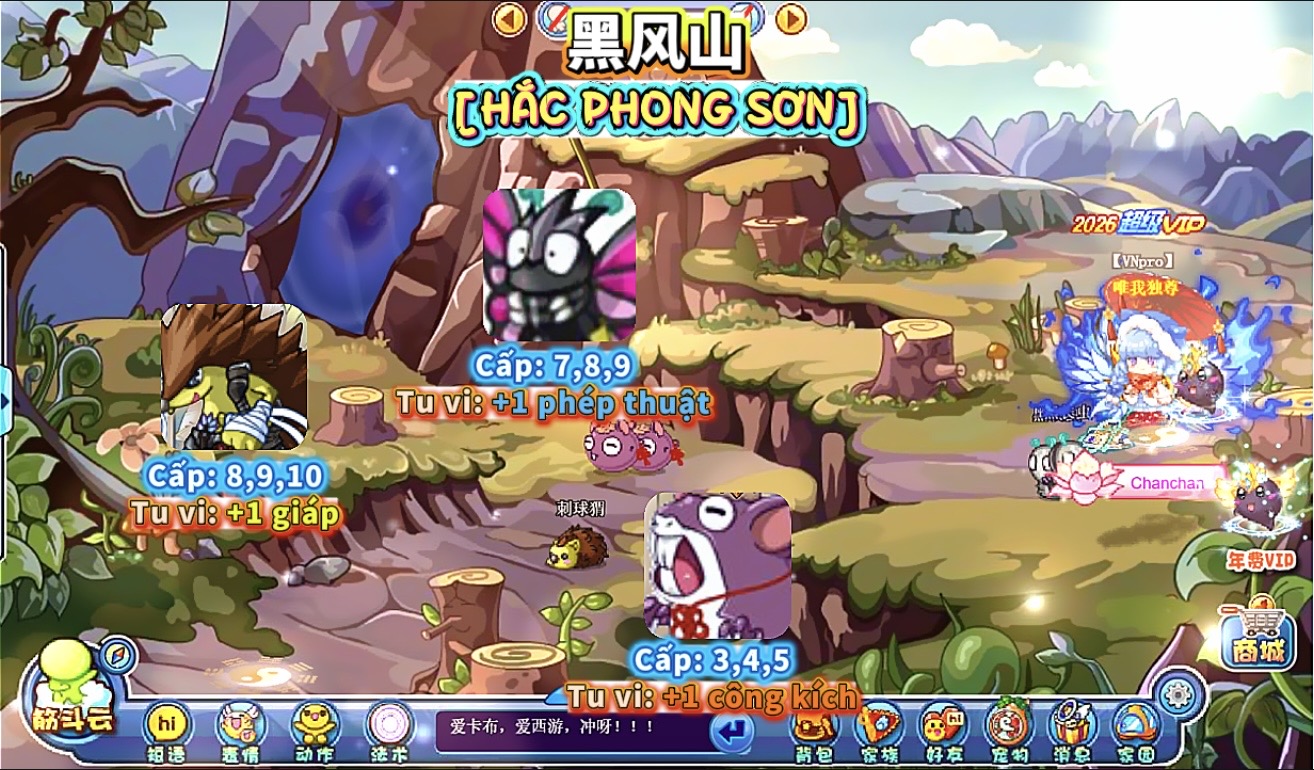Click the compass icon beside the cloud
This screenshot has height=770, width=1314.
[x=118, y=655]
